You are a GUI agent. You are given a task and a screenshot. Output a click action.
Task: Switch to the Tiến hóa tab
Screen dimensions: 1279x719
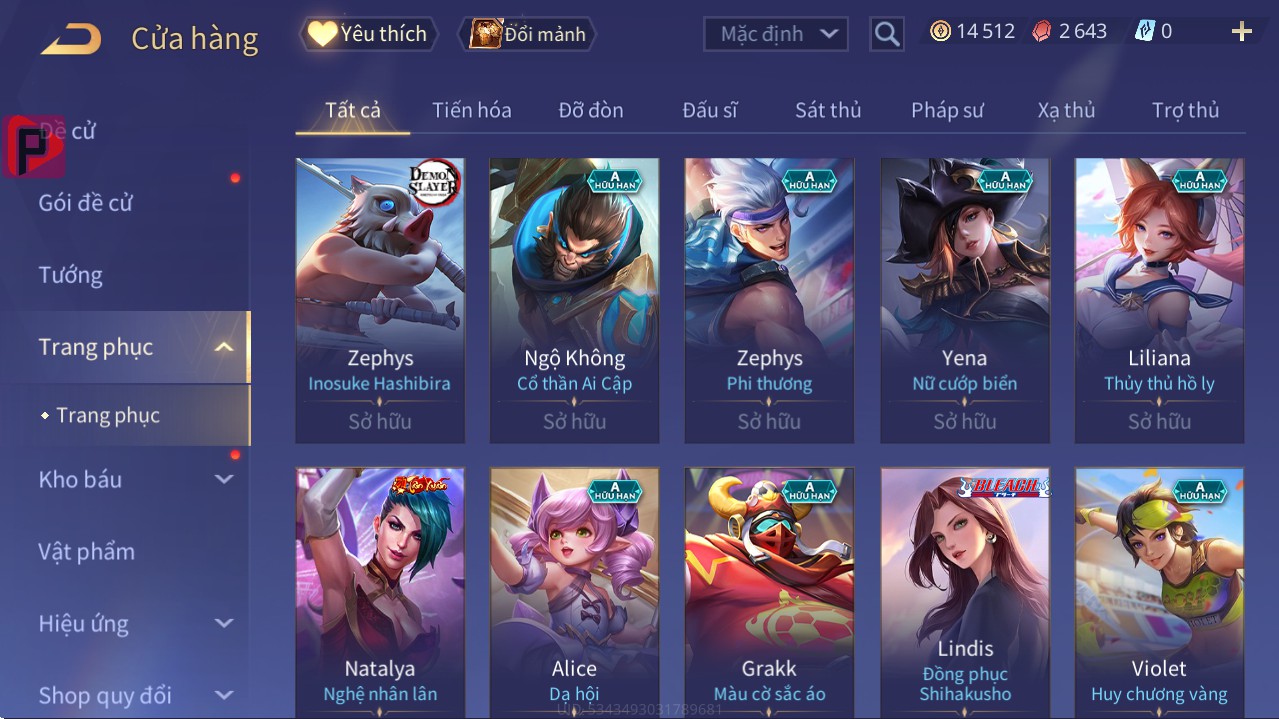[471, 110]
